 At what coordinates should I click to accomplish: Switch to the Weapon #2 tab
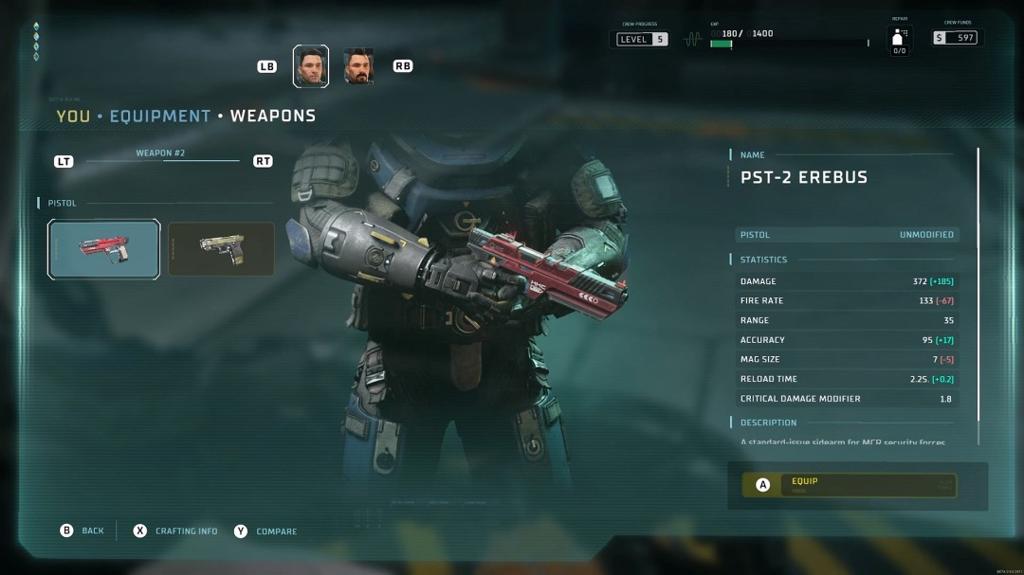161,154
